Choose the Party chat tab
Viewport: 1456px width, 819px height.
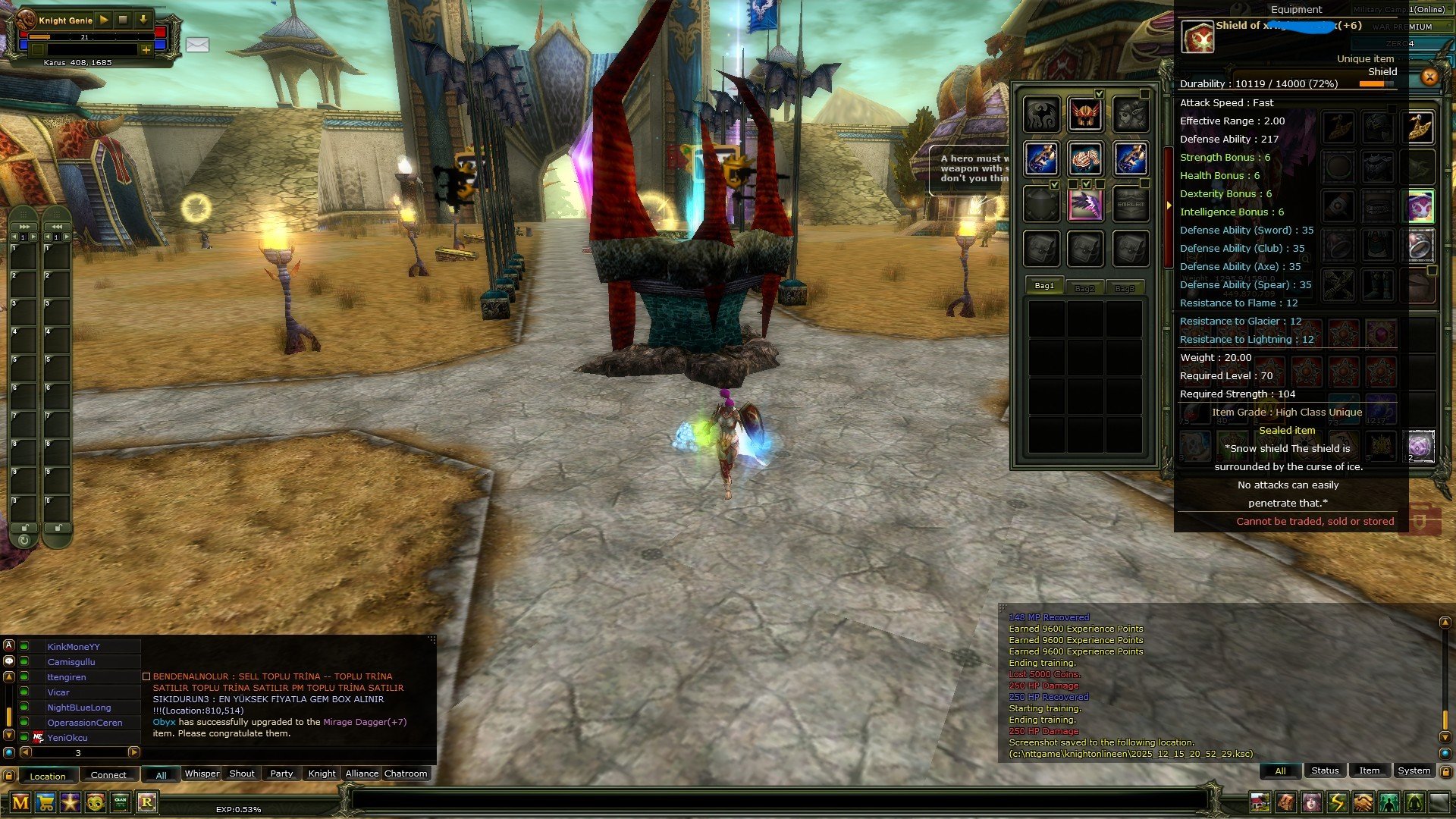point(281,773)
